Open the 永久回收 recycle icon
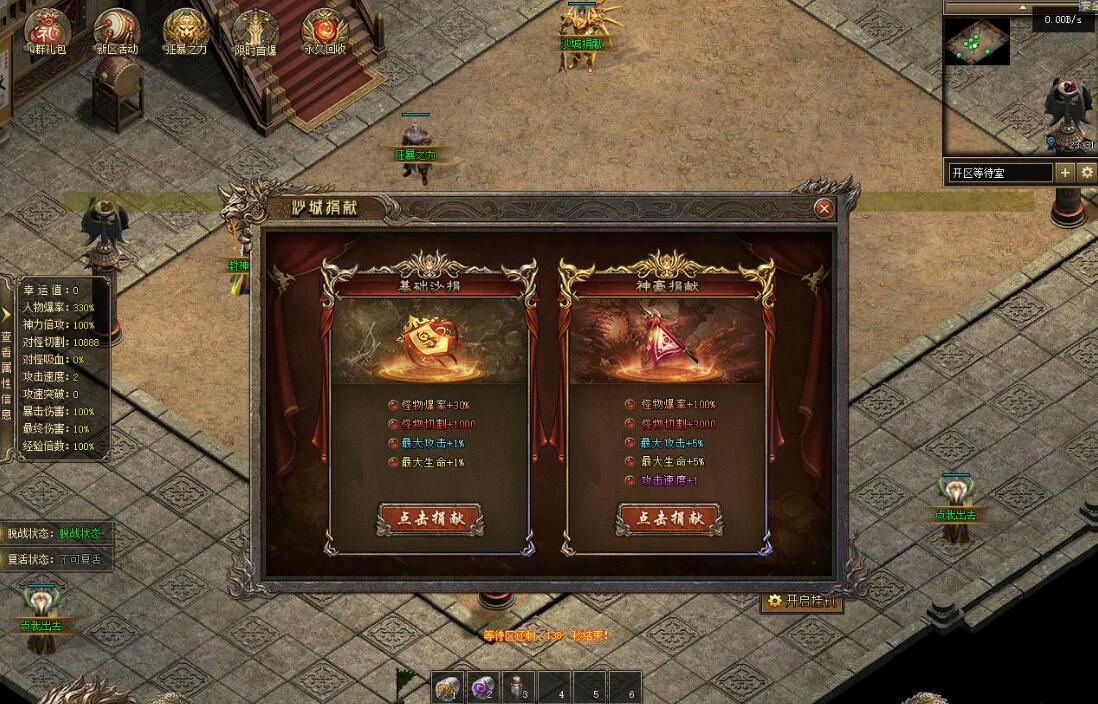1098x704 pixels. (324, 32)
